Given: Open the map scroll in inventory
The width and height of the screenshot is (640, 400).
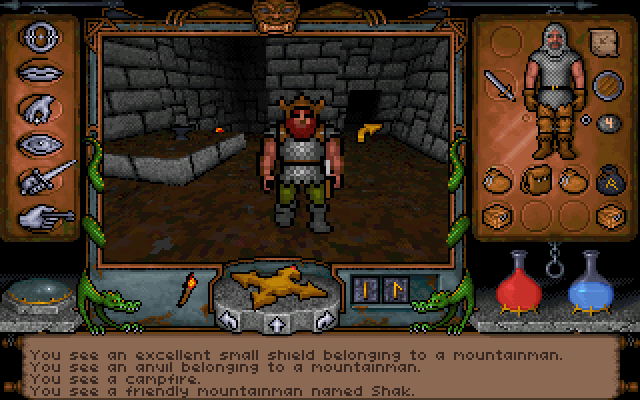Looking at the screenshot, I should click(x=604, y=41).
